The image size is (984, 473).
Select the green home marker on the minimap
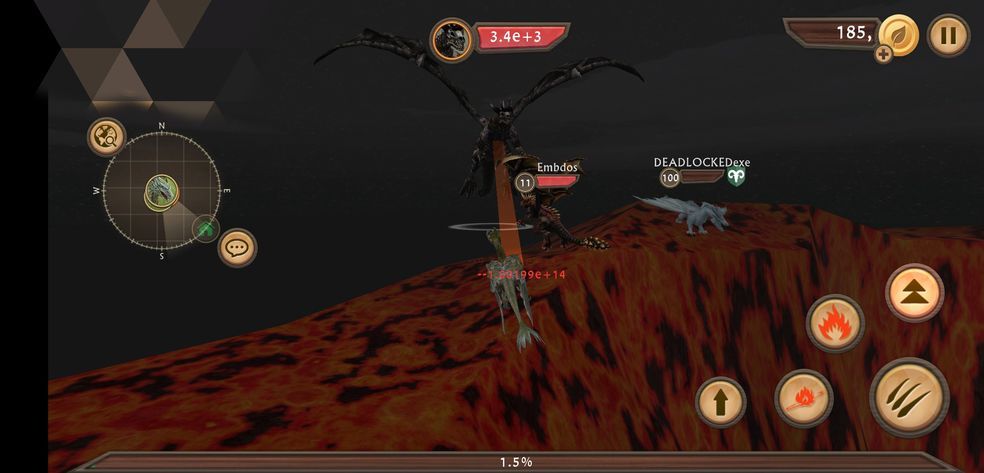click(206, 228)
